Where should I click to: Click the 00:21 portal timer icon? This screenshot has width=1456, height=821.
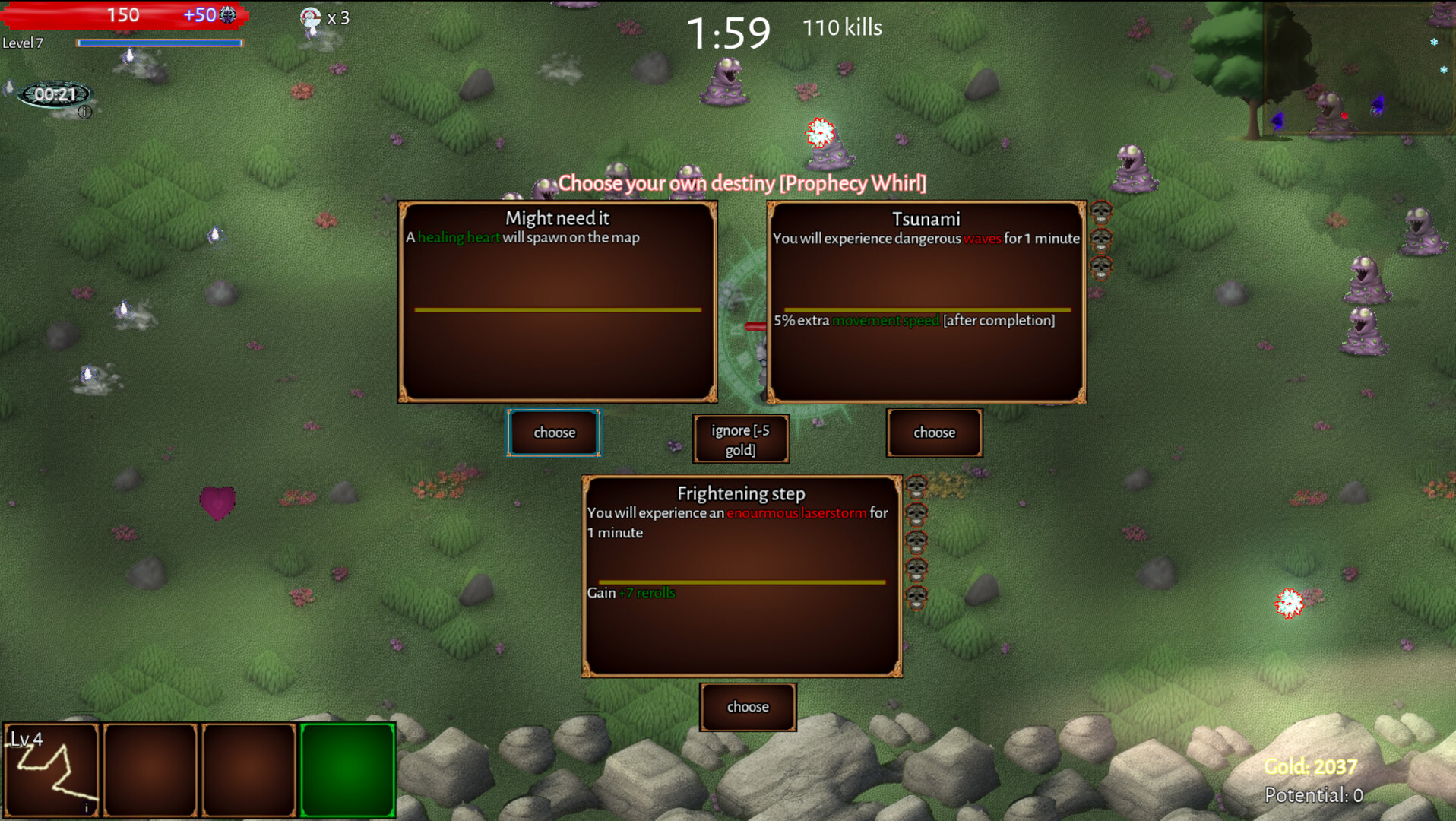[55, 94]
